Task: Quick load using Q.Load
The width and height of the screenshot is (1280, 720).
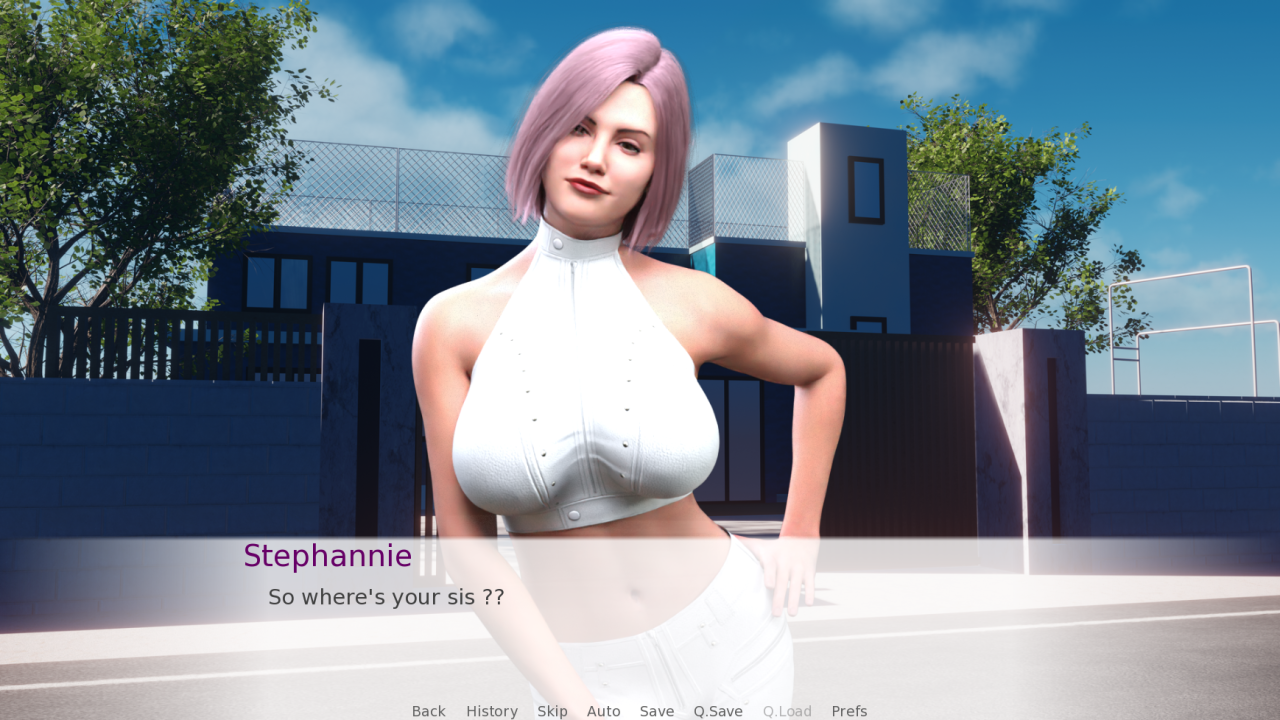Action: tap(787, 711)
